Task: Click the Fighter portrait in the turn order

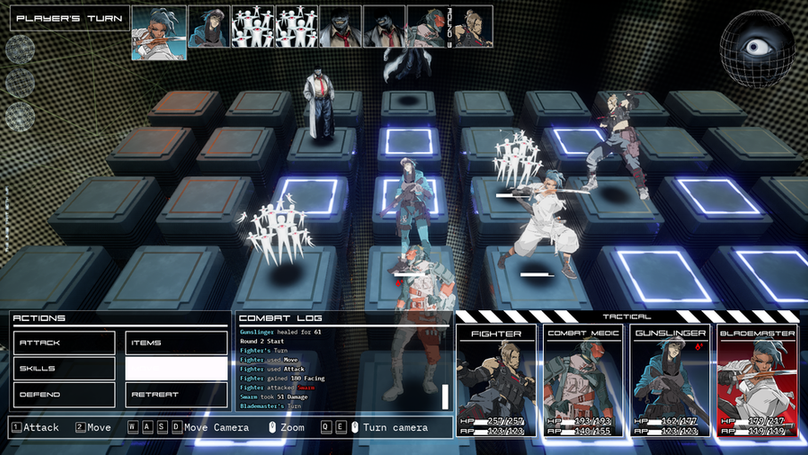Action: [478, 26]
